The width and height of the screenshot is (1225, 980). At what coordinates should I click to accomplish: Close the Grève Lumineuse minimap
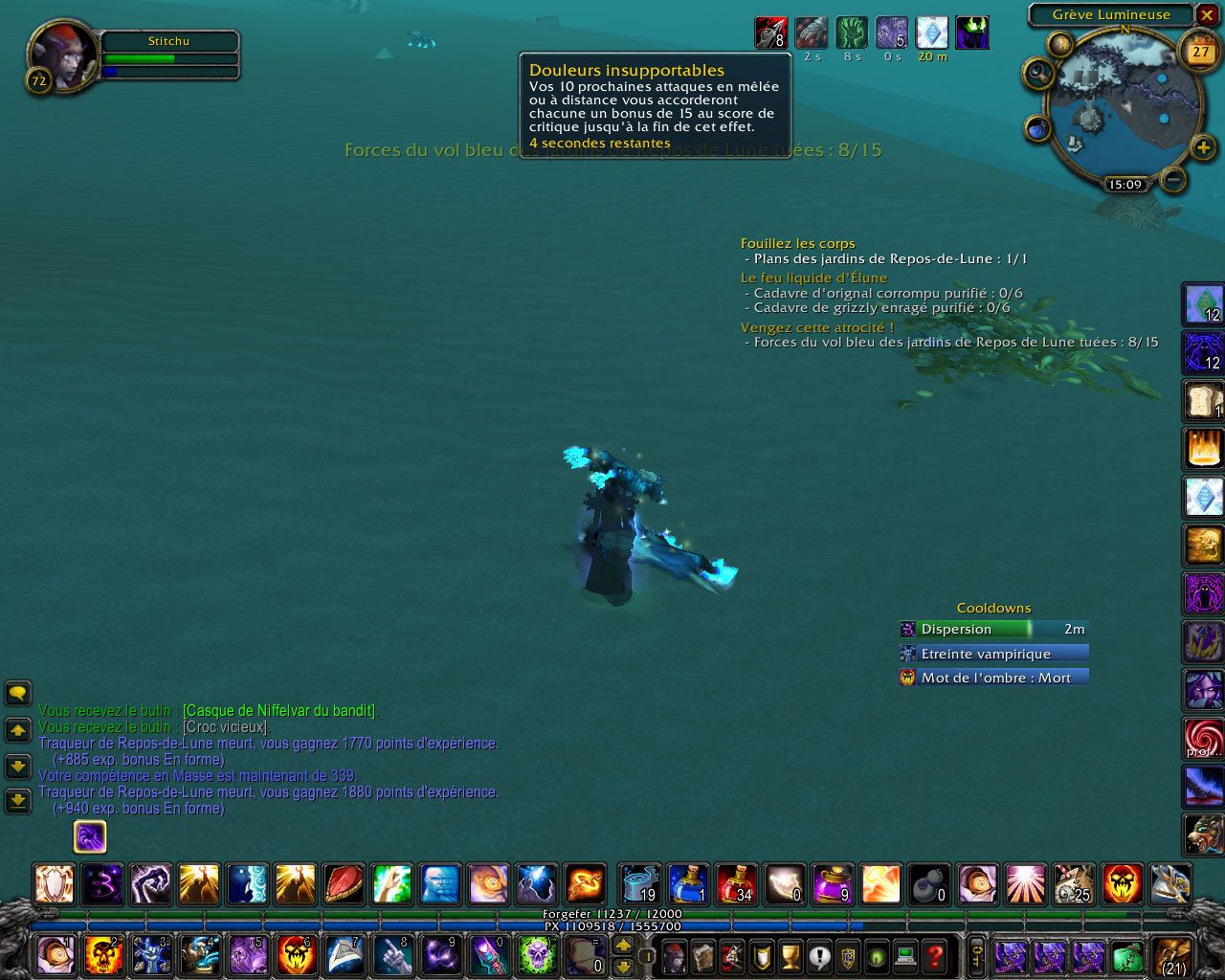pyautogui.click(x=1207, y=15)
